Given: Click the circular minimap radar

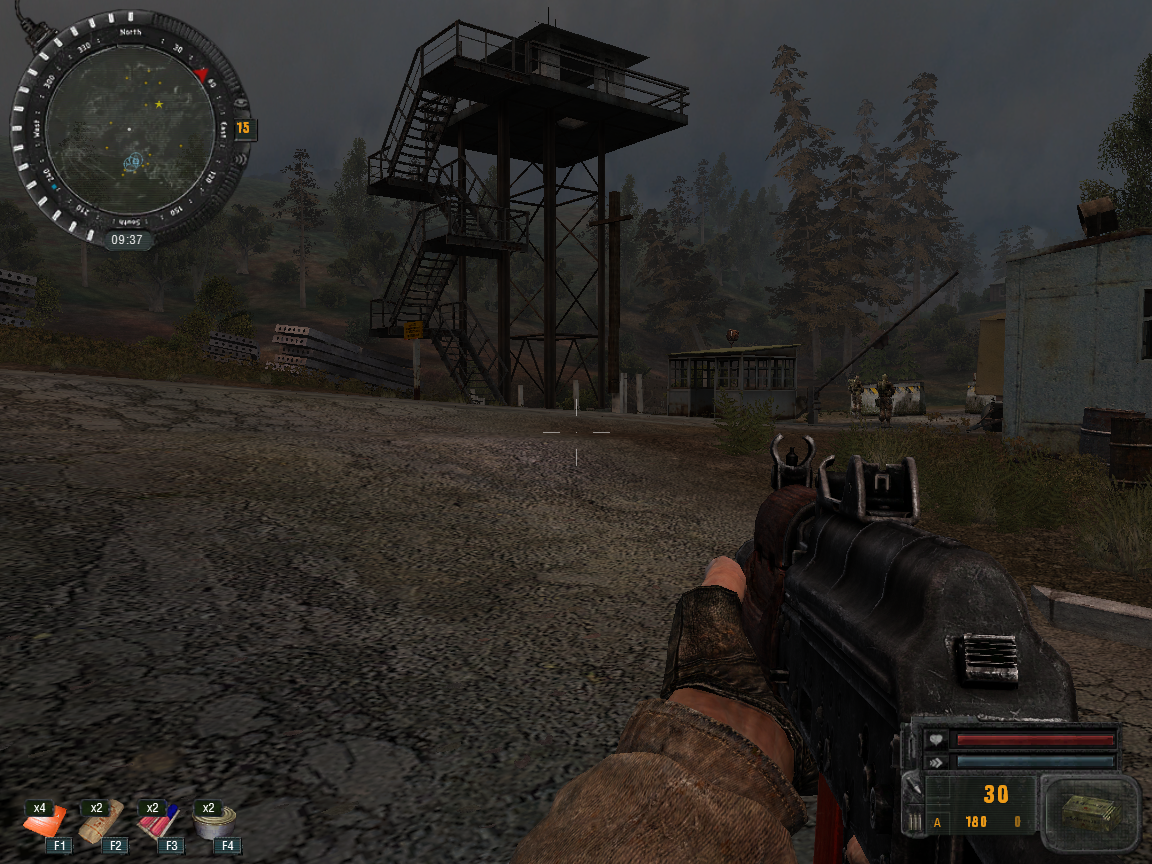Looking at the screenshot, I should (x=129, y=127).
